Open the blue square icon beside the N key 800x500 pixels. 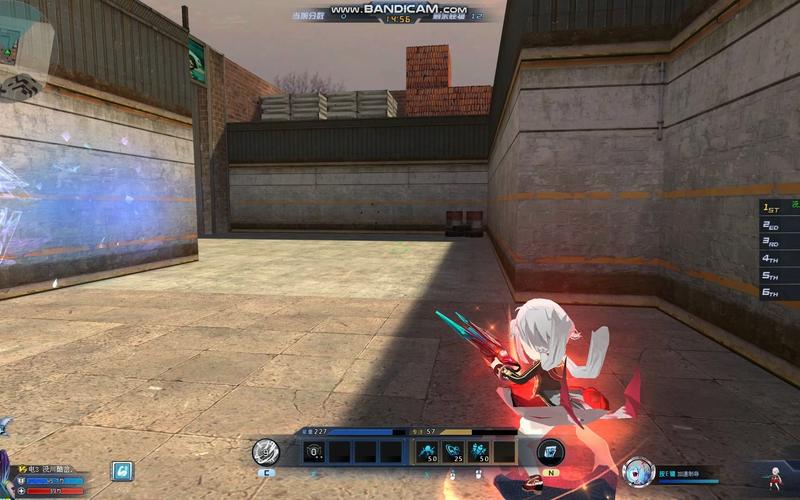(550, 452)
